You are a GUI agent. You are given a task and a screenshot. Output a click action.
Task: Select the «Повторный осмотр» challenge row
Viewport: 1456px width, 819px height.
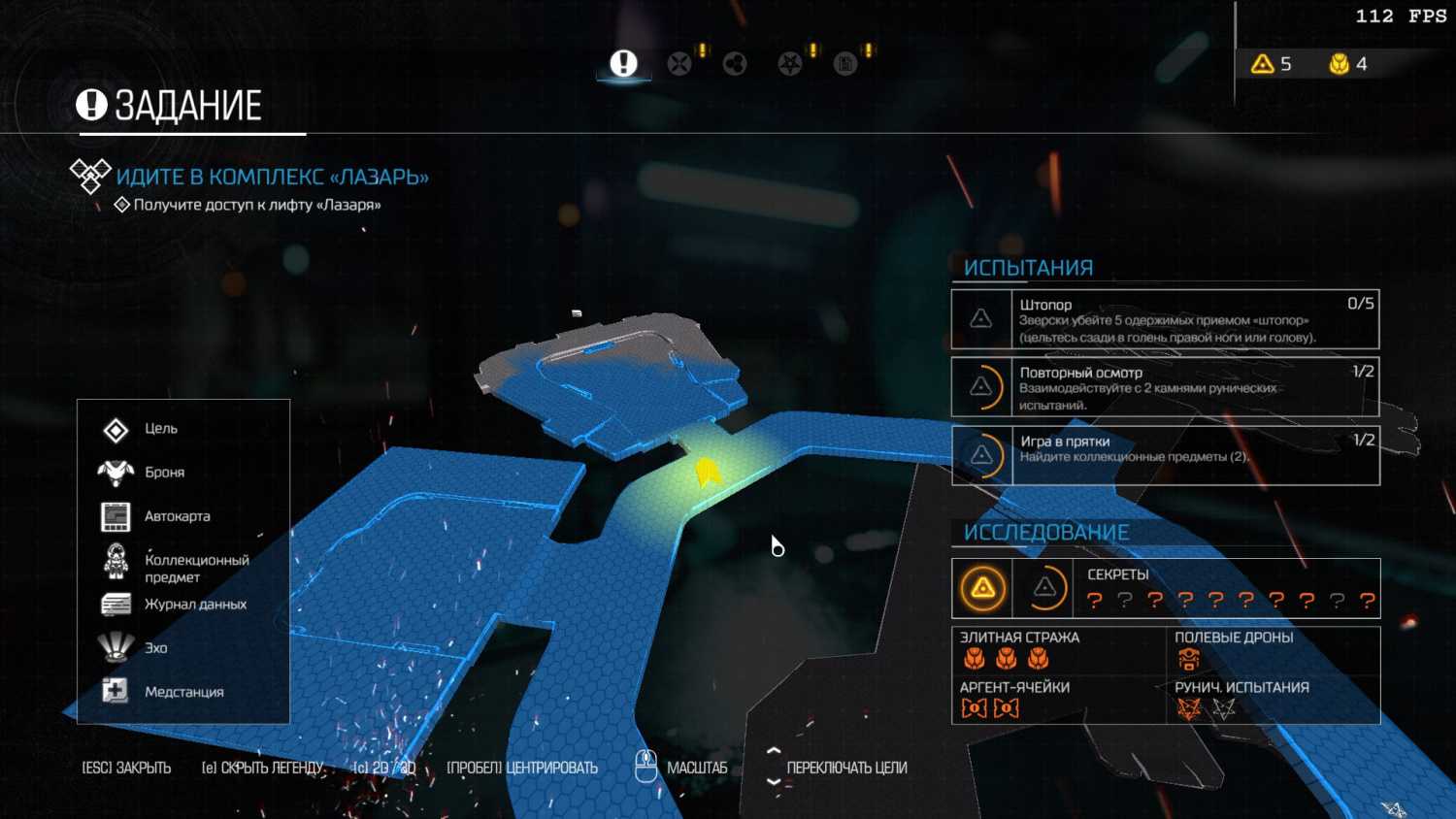(1165, 387)
